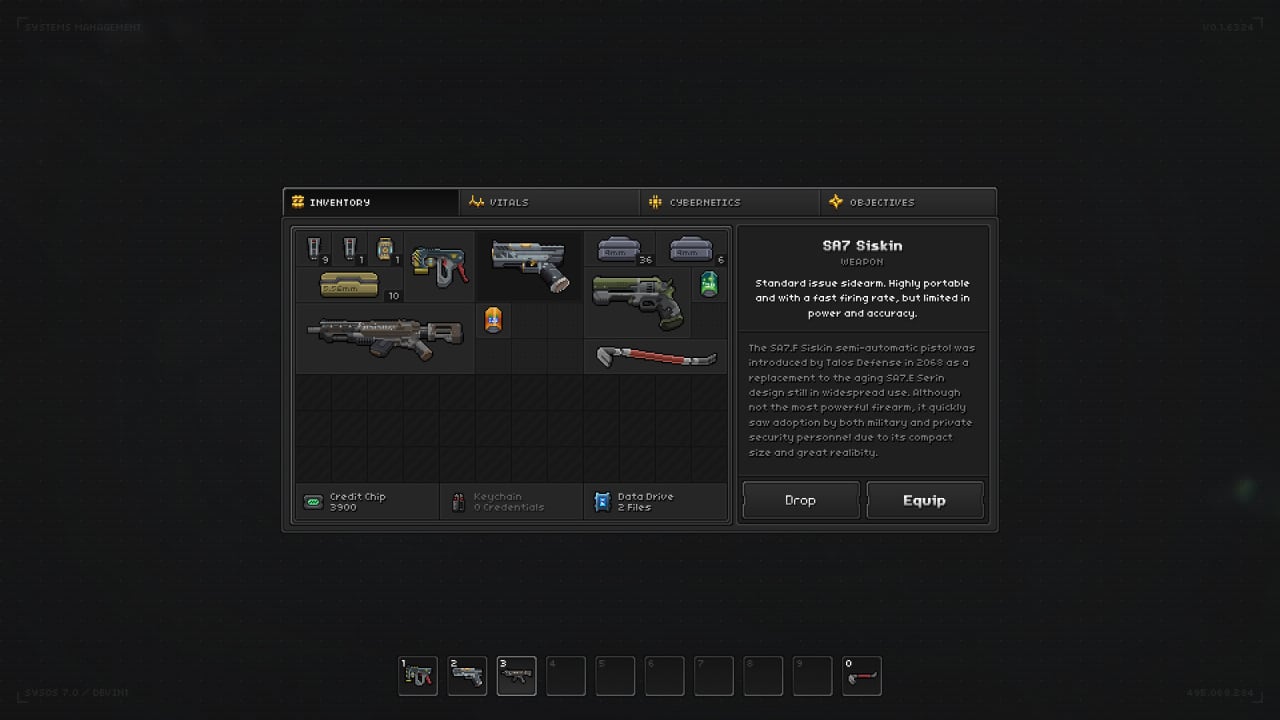Switch to the Vitals tab
Viewport: 1280px width, 720px height.
pyautogui.click(x=549, y=202)
